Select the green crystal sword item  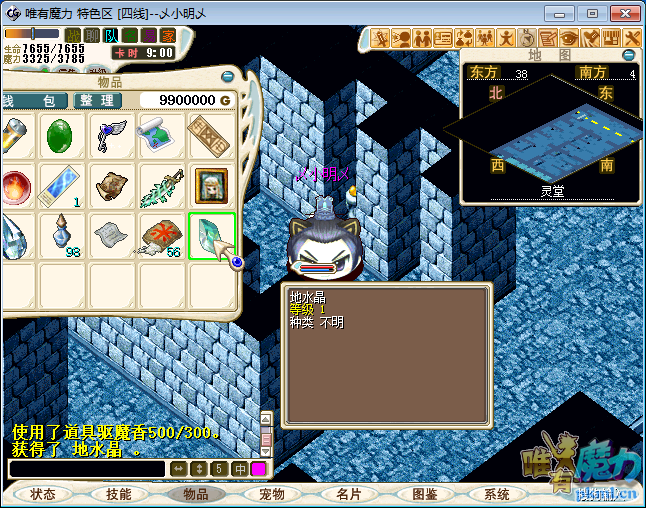tap(161, 185)
